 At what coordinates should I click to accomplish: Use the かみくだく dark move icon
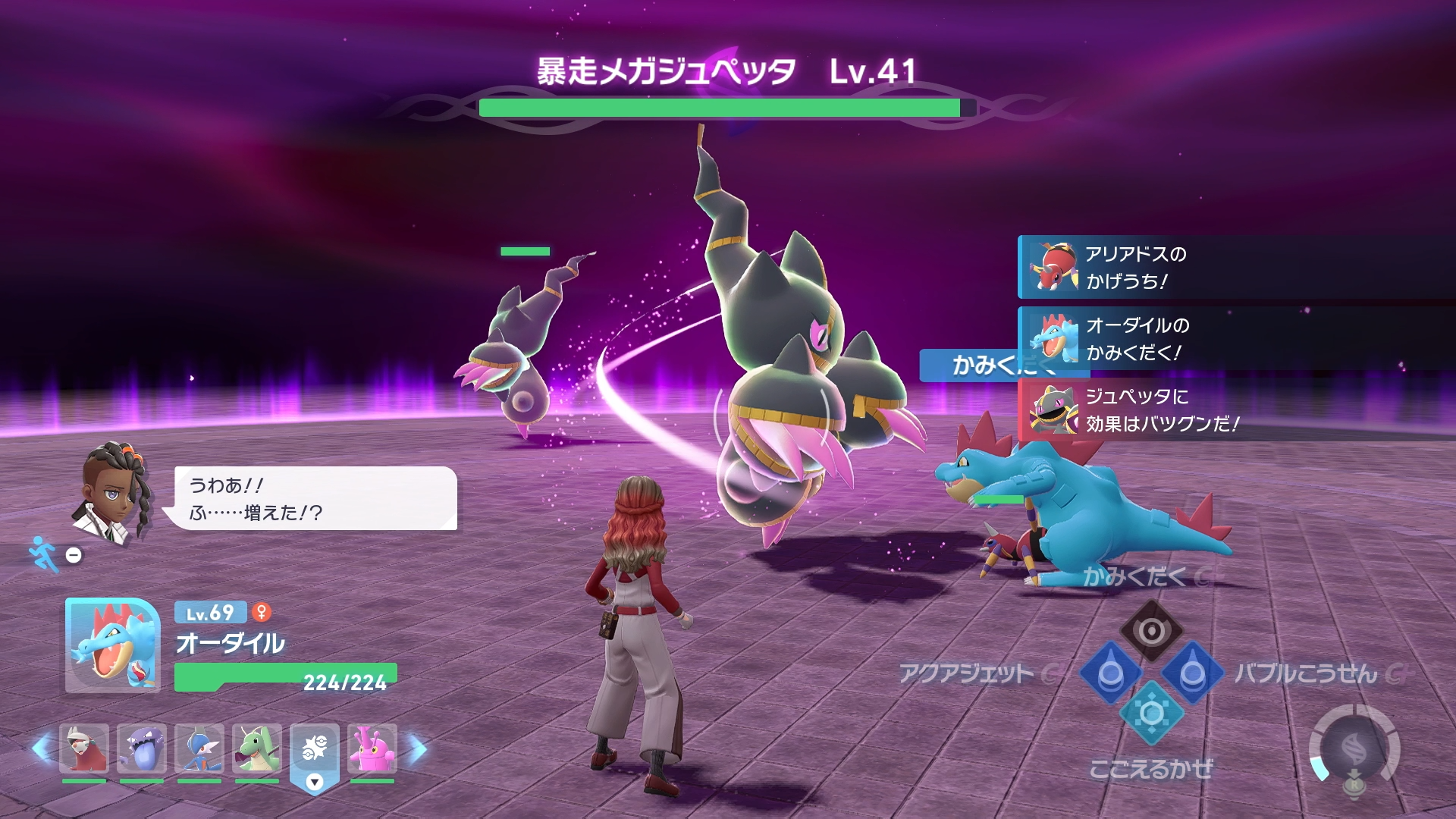(1151, 631)
